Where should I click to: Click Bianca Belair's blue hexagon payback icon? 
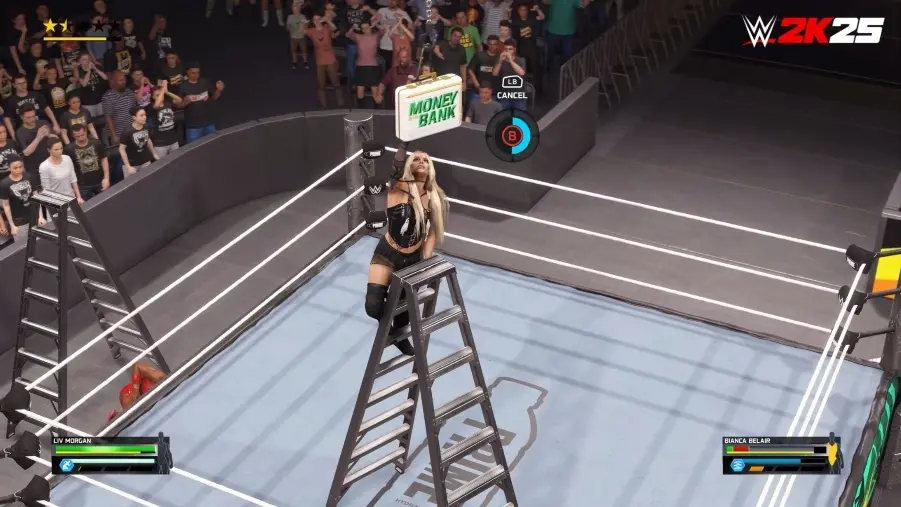[x=738, y=464]
